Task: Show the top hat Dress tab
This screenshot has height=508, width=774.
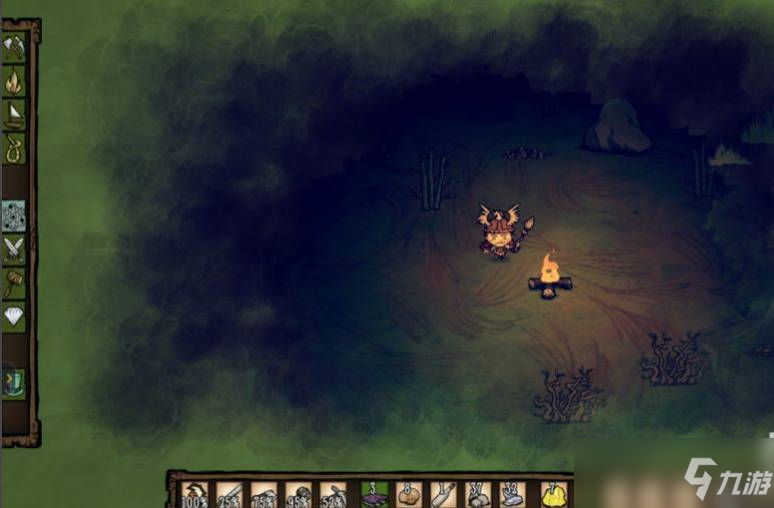Action: click(x=14, y=381)
